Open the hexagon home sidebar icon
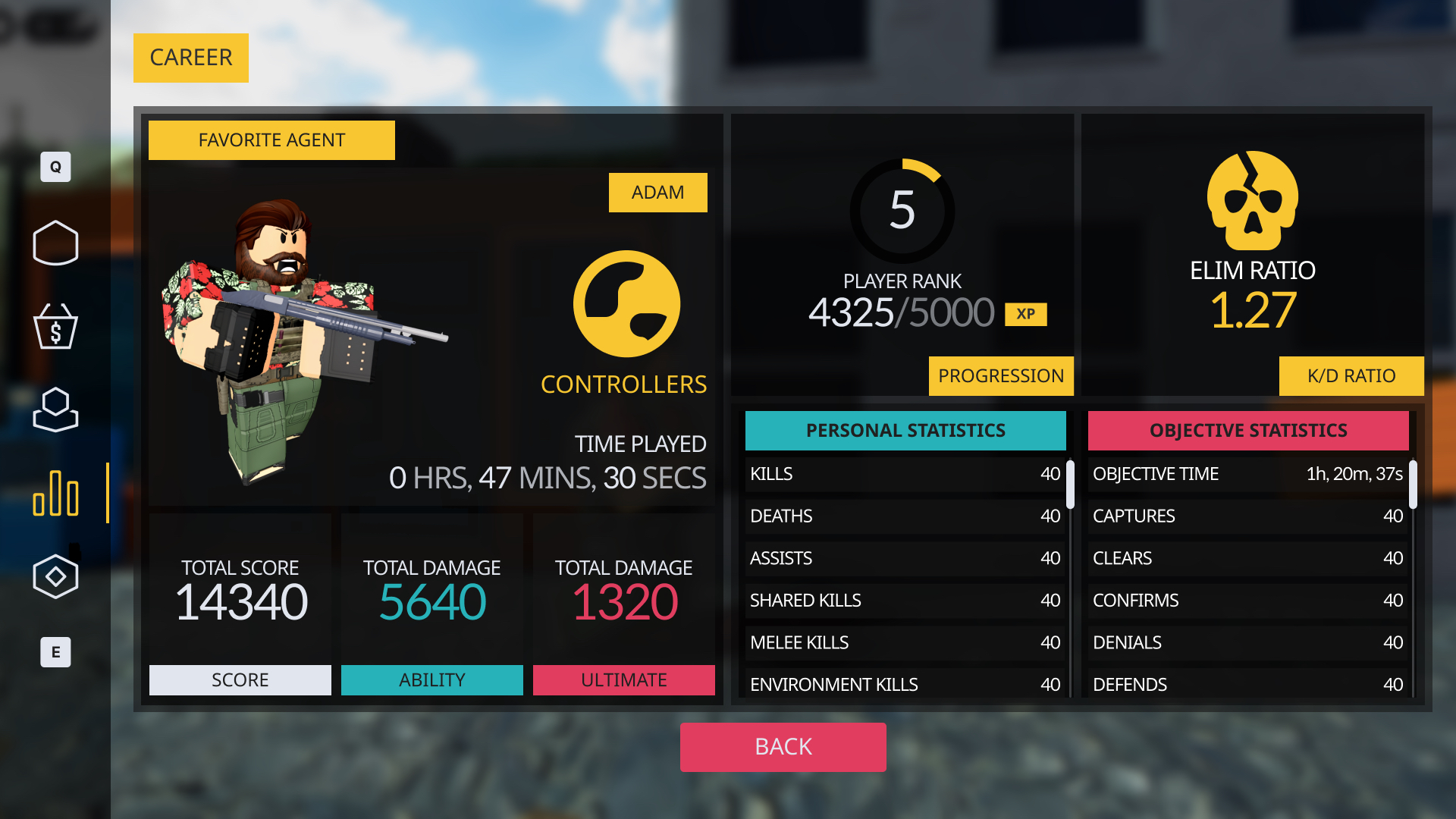The image size is (1456, 819). 55,243
